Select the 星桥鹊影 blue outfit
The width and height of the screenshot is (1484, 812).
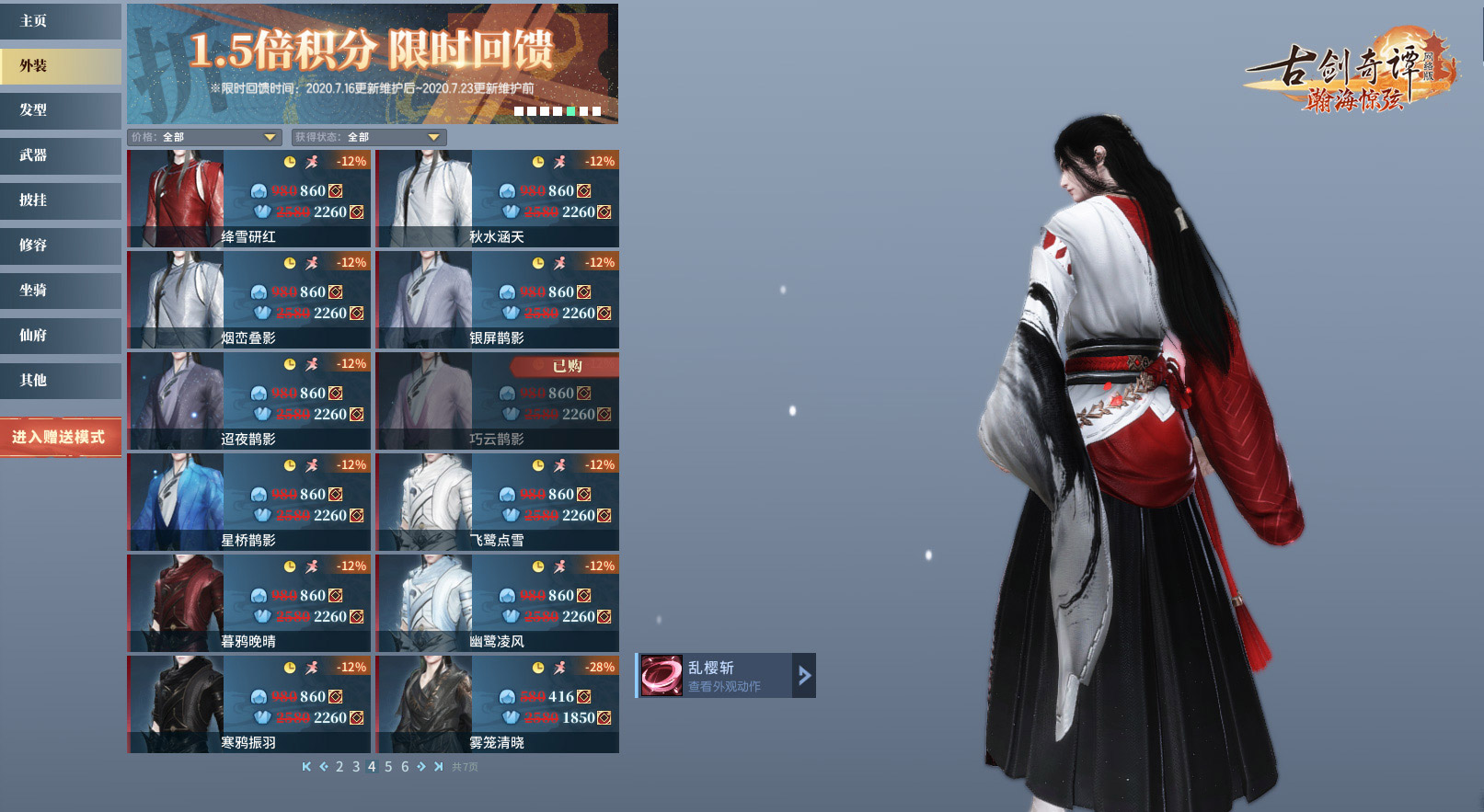pos(248,502)
